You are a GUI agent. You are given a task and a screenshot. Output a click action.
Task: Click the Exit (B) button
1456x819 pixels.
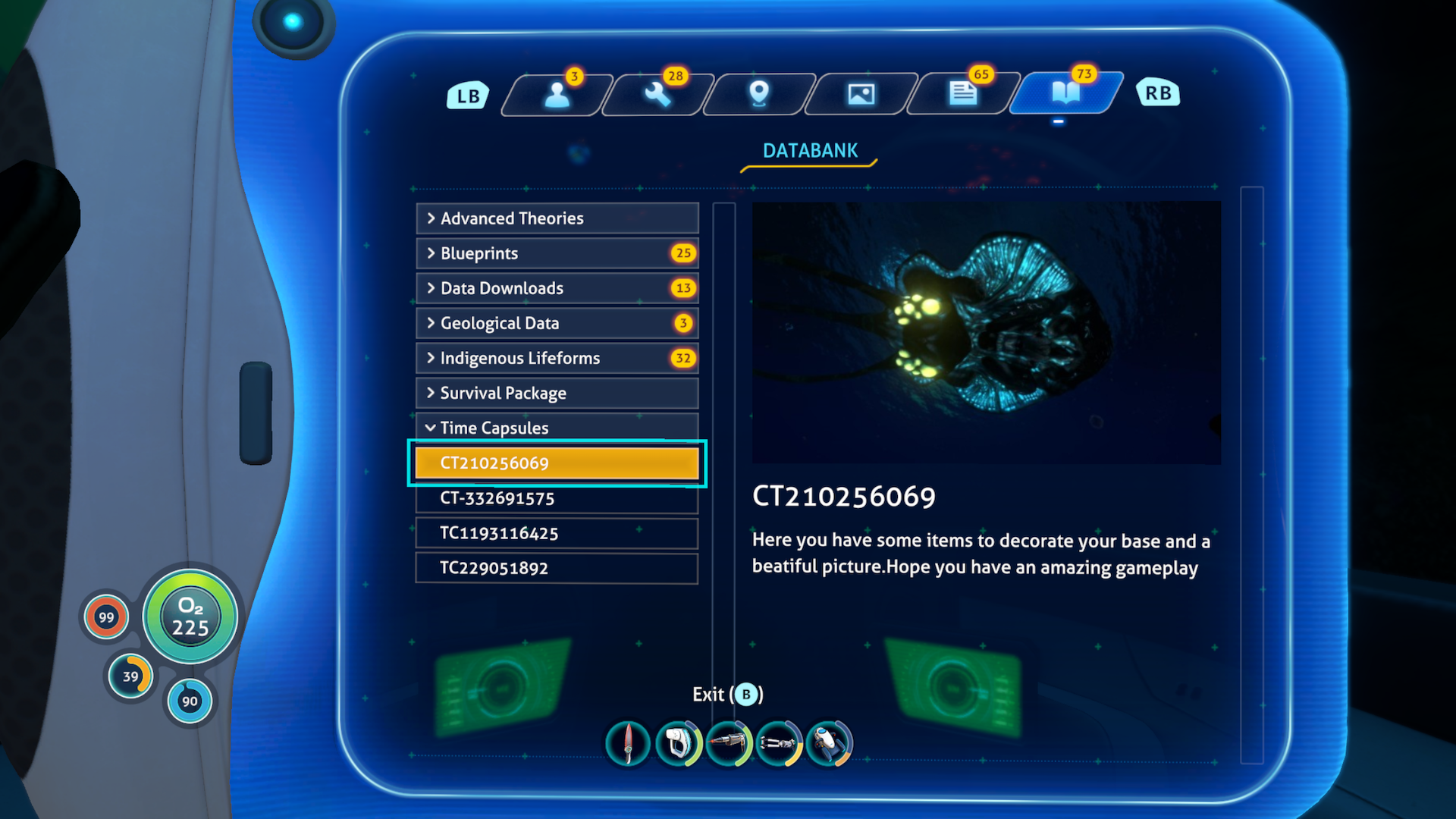click(726, 694)
